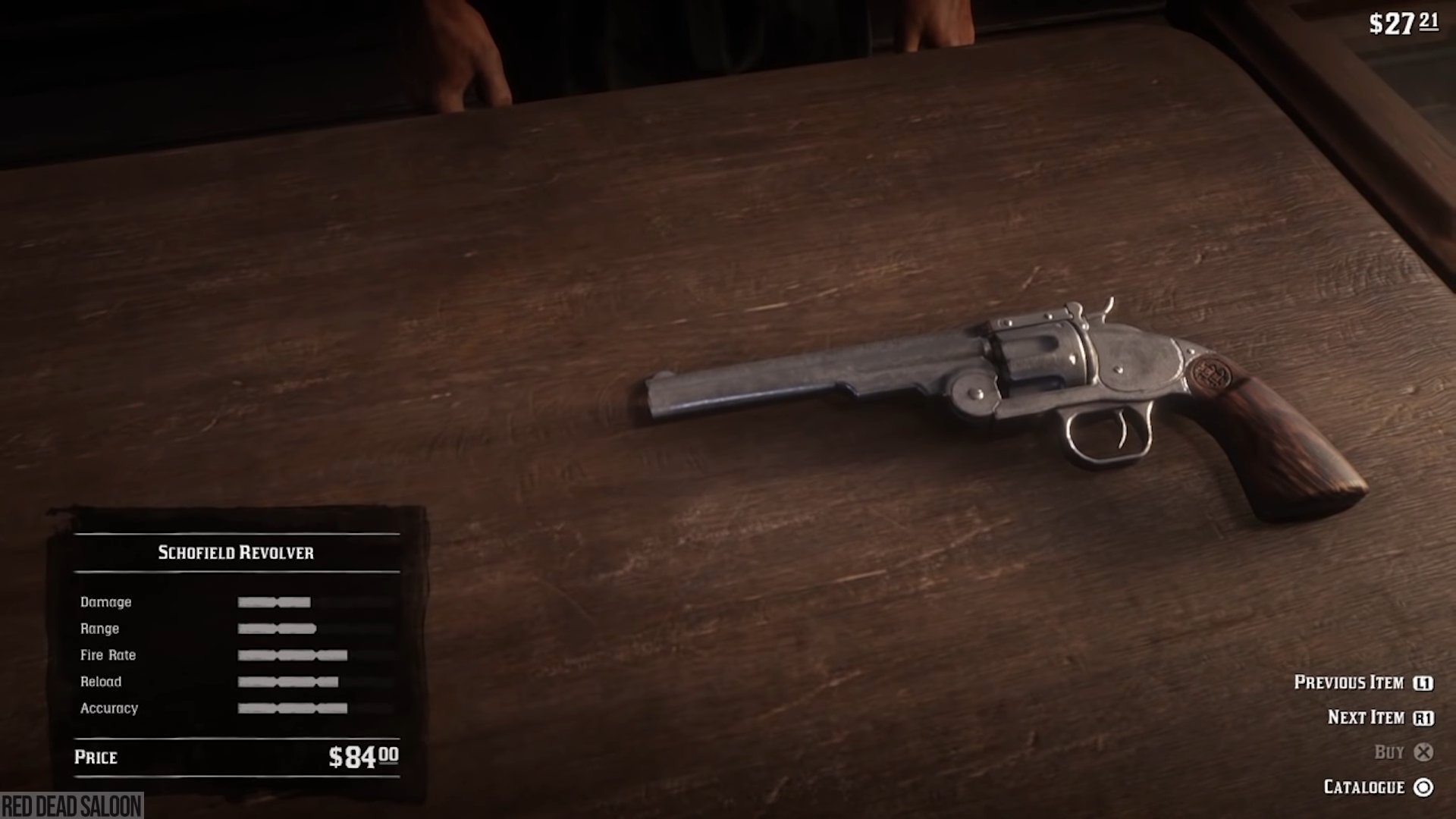Click the Buy text label
The width and height of the screenshot is (1456, 819).
click(1392, 752)
